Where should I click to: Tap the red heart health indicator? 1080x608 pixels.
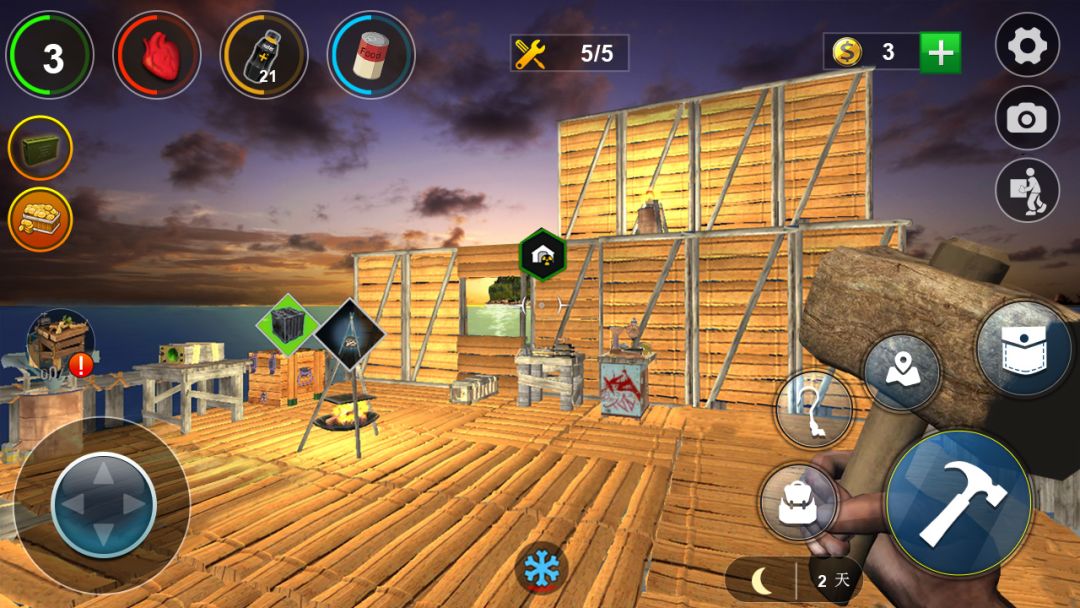156,54
